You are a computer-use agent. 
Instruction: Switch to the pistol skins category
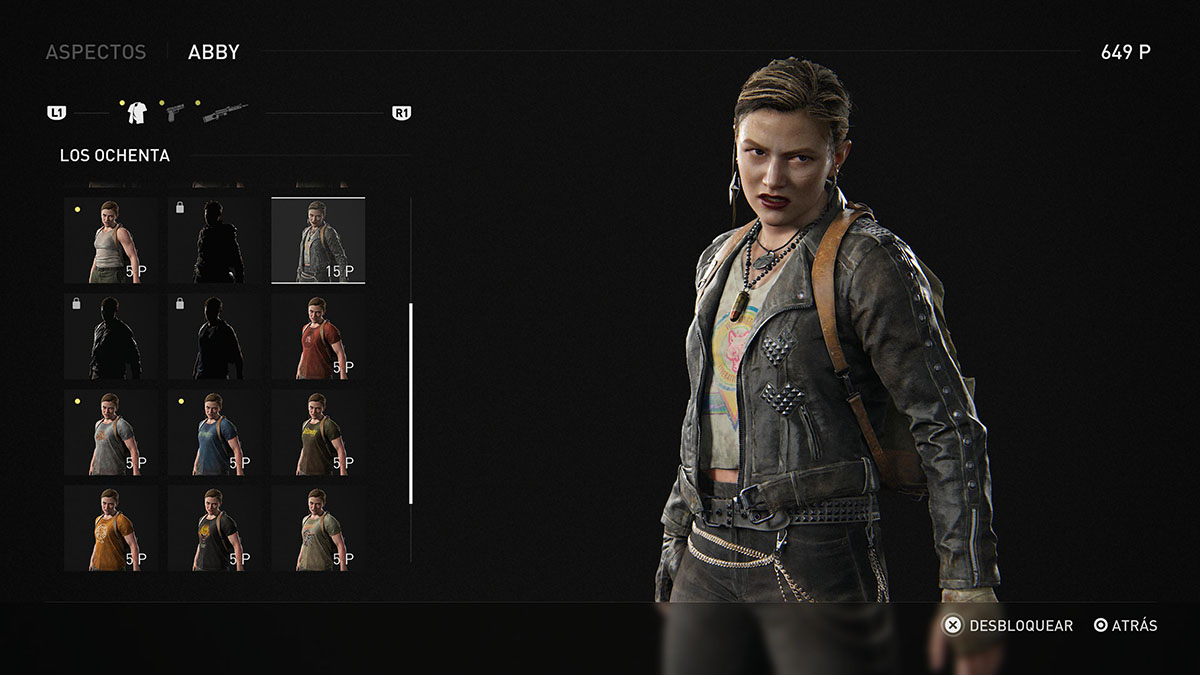tap(175, 112)
